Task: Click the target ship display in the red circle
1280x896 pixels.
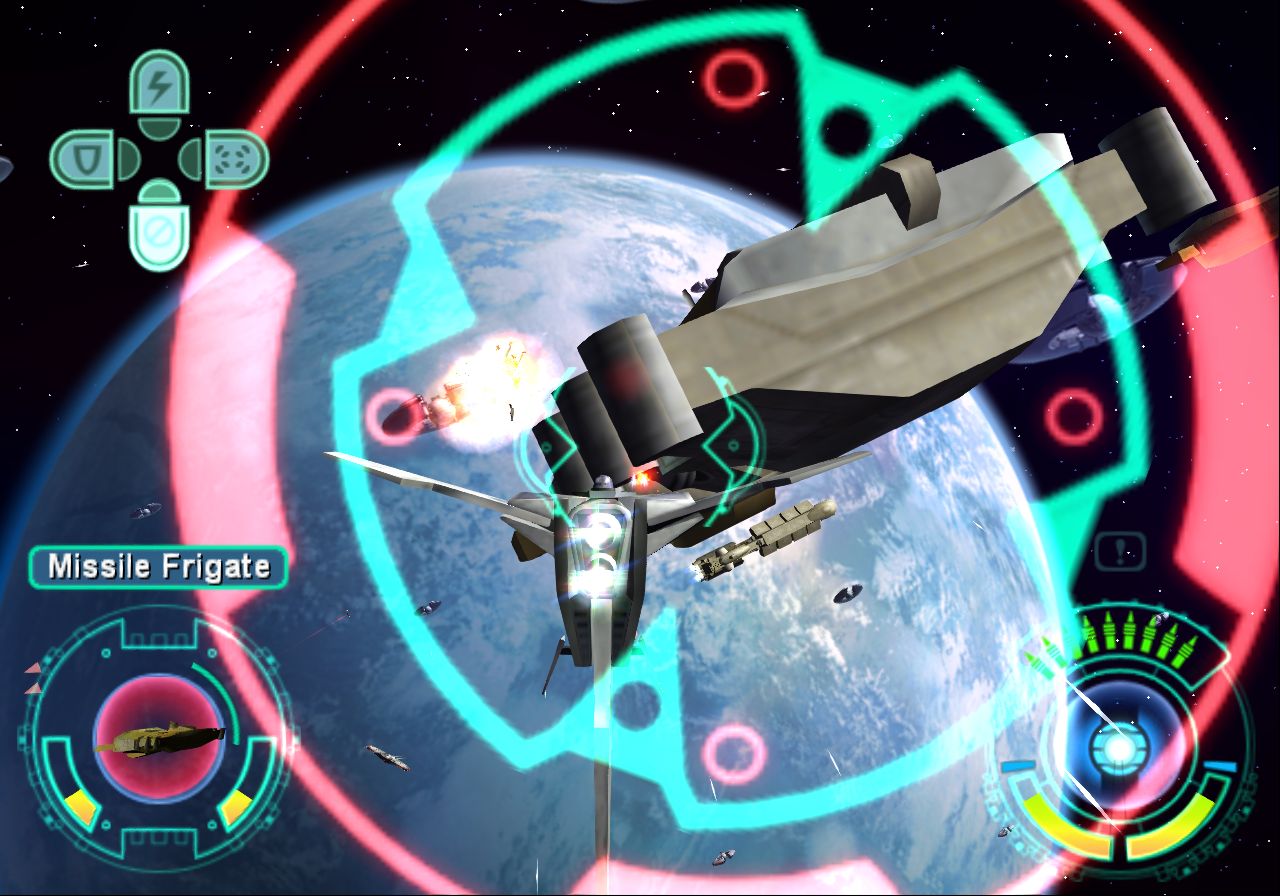Action: tap(159, 739)
